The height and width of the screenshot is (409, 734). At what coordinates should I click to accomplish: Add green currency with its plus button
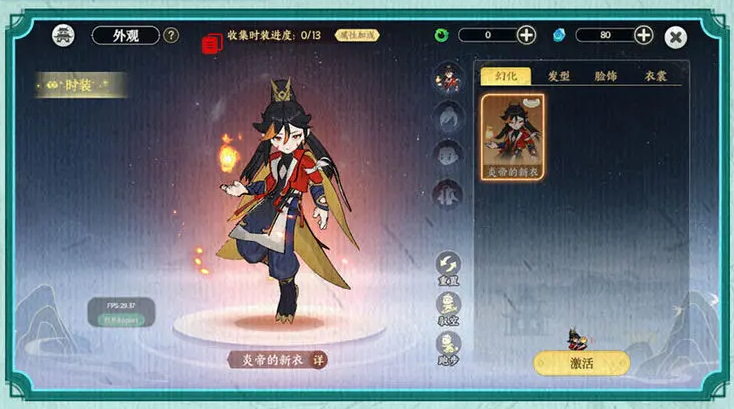pyautogui.click(x=527, y=35)
